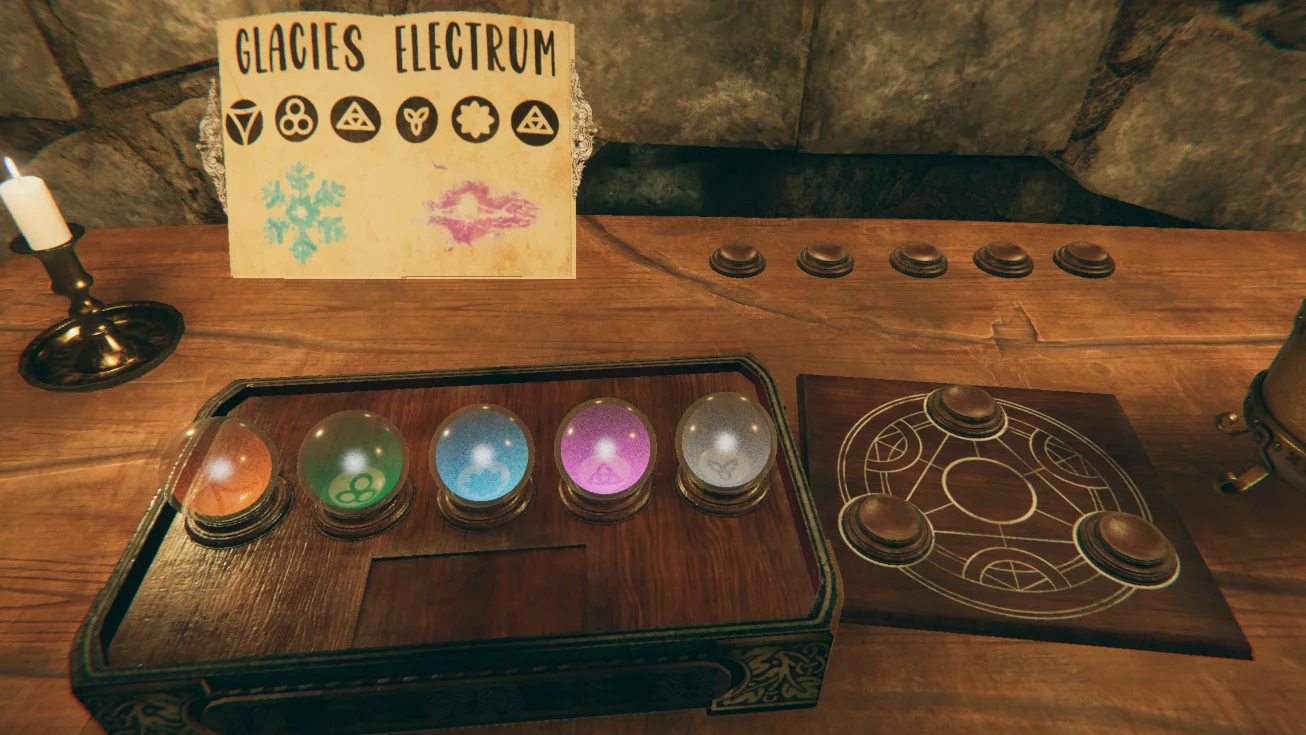The height and width of the screenshot is (735, 1306).
Task: Pick the orange orb from the tray
Action: pos(221,468)
